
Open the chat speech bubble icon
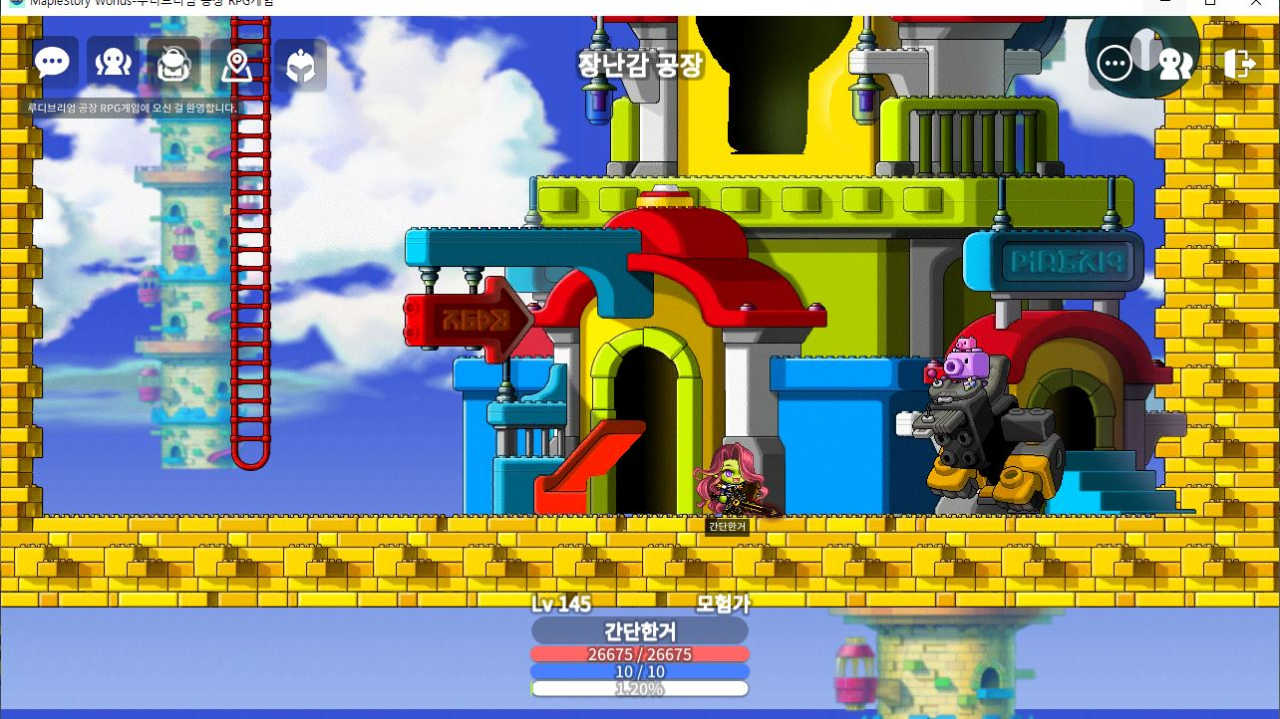[52, 63]
